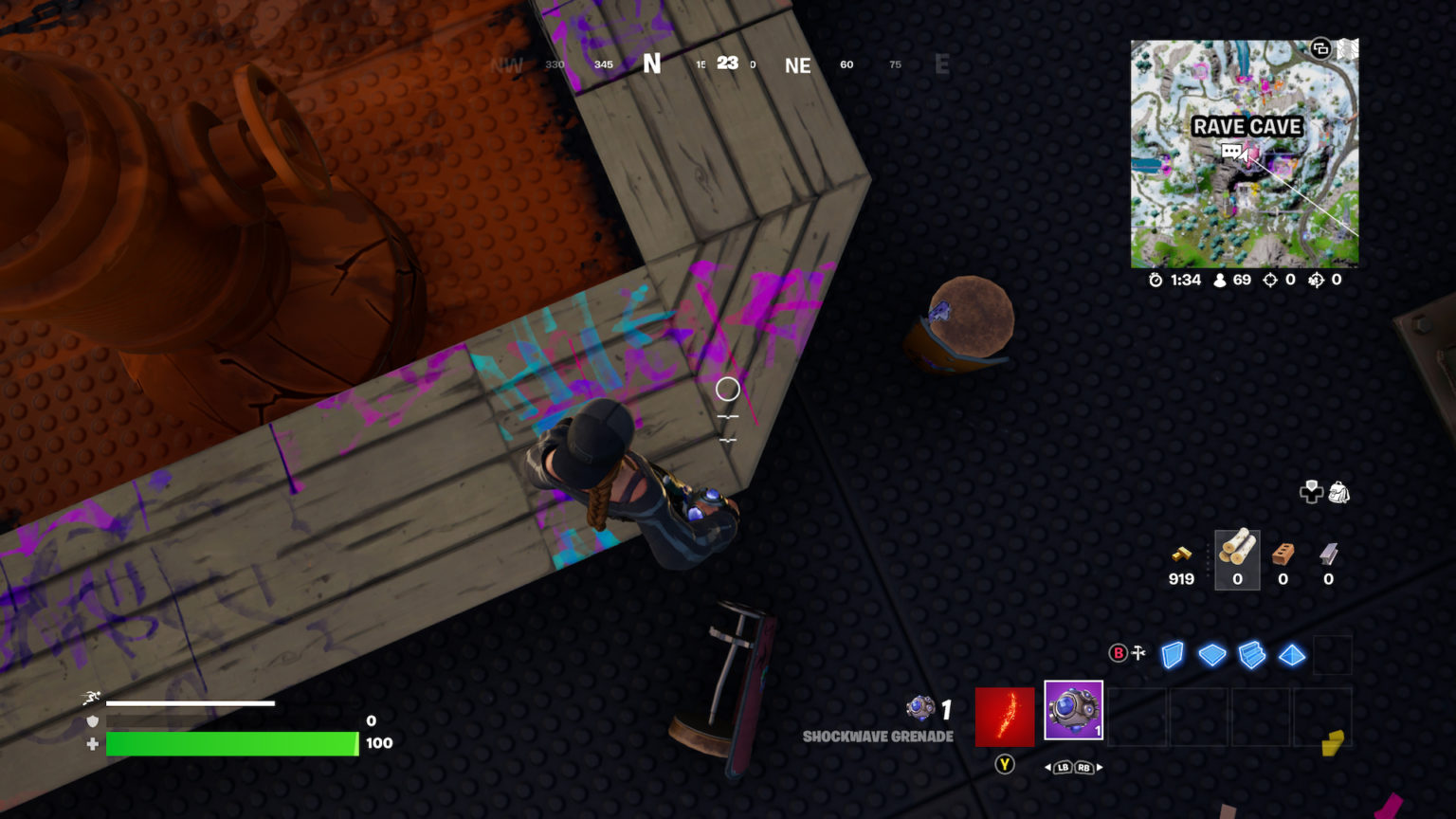The image size is (1456, 819).
Task: Select the Floor build piece icon
Action: [x=1212, y=655]
